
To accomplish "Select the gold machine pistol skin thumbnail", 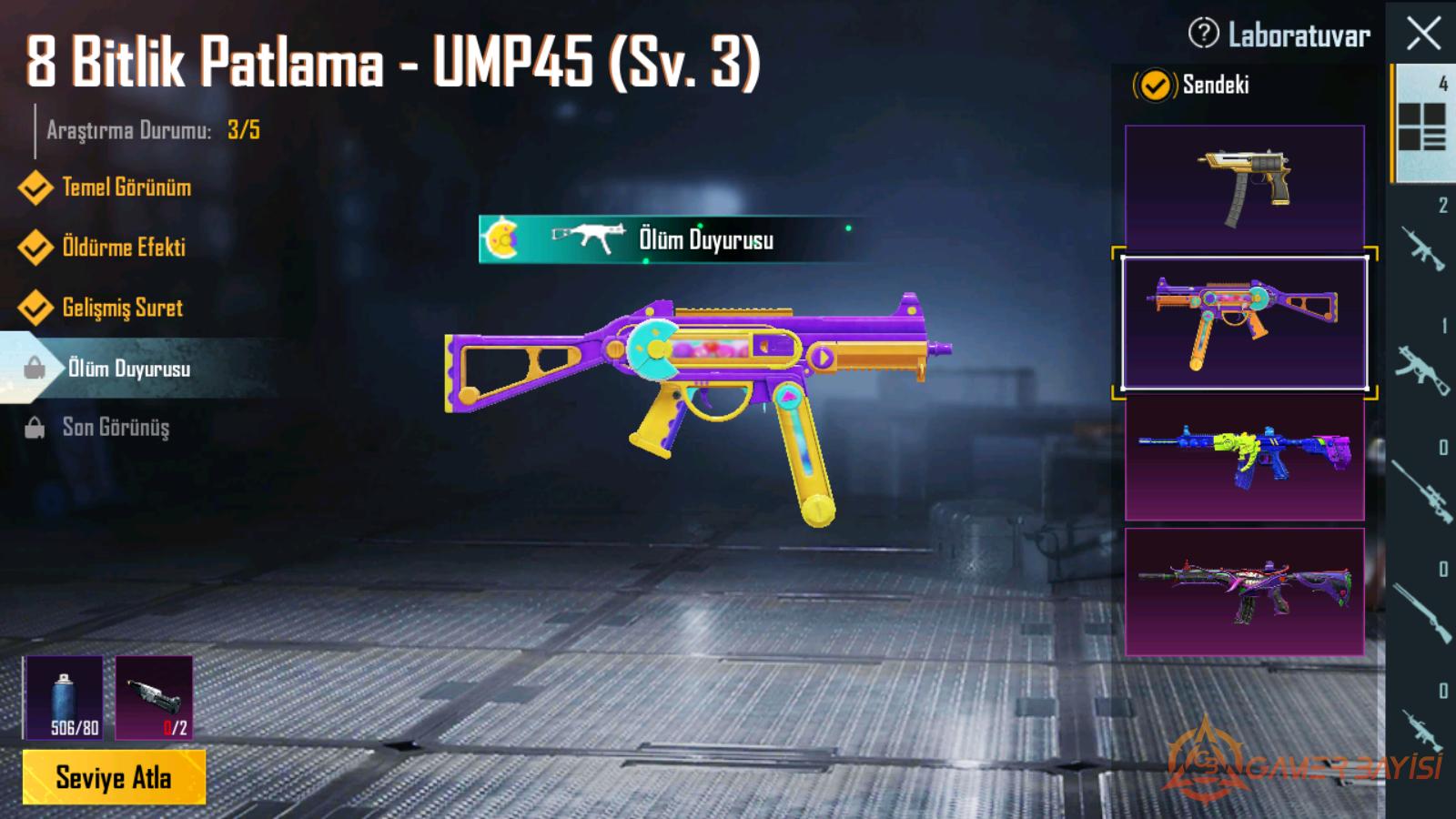I will click(x=1244, y=187).
